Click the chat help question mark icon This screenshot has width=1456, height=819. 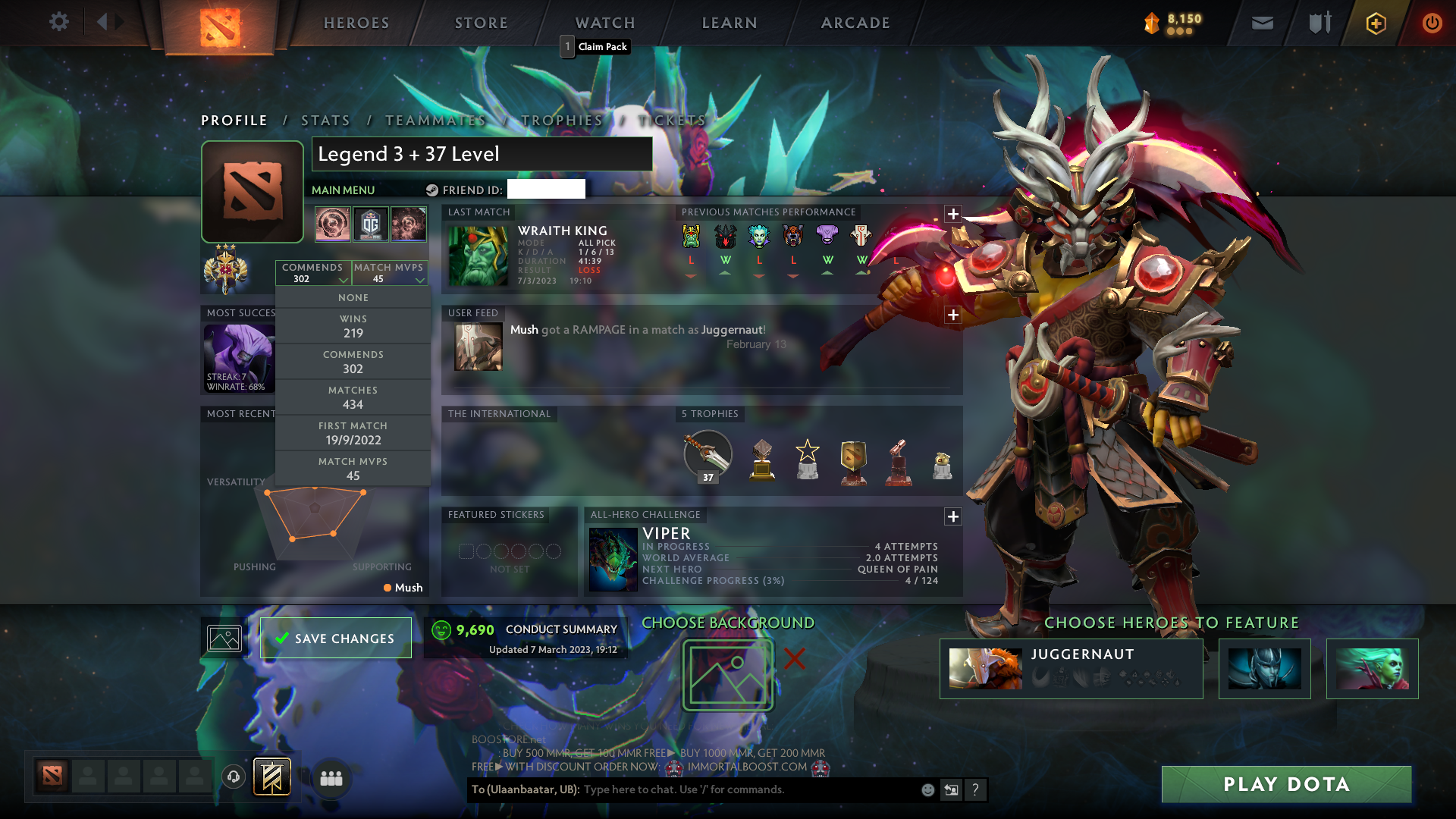click(x=975, y=789)
